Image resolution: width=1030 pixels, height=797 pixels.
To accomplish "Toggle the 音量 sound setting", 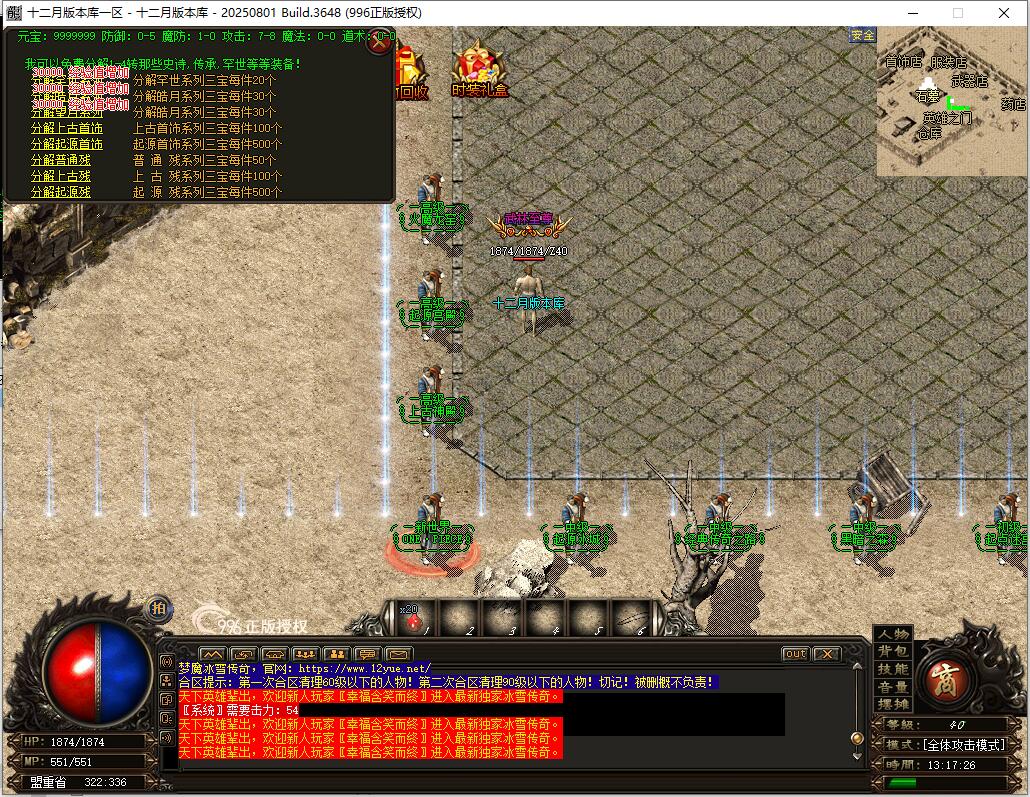I will 893,687.
